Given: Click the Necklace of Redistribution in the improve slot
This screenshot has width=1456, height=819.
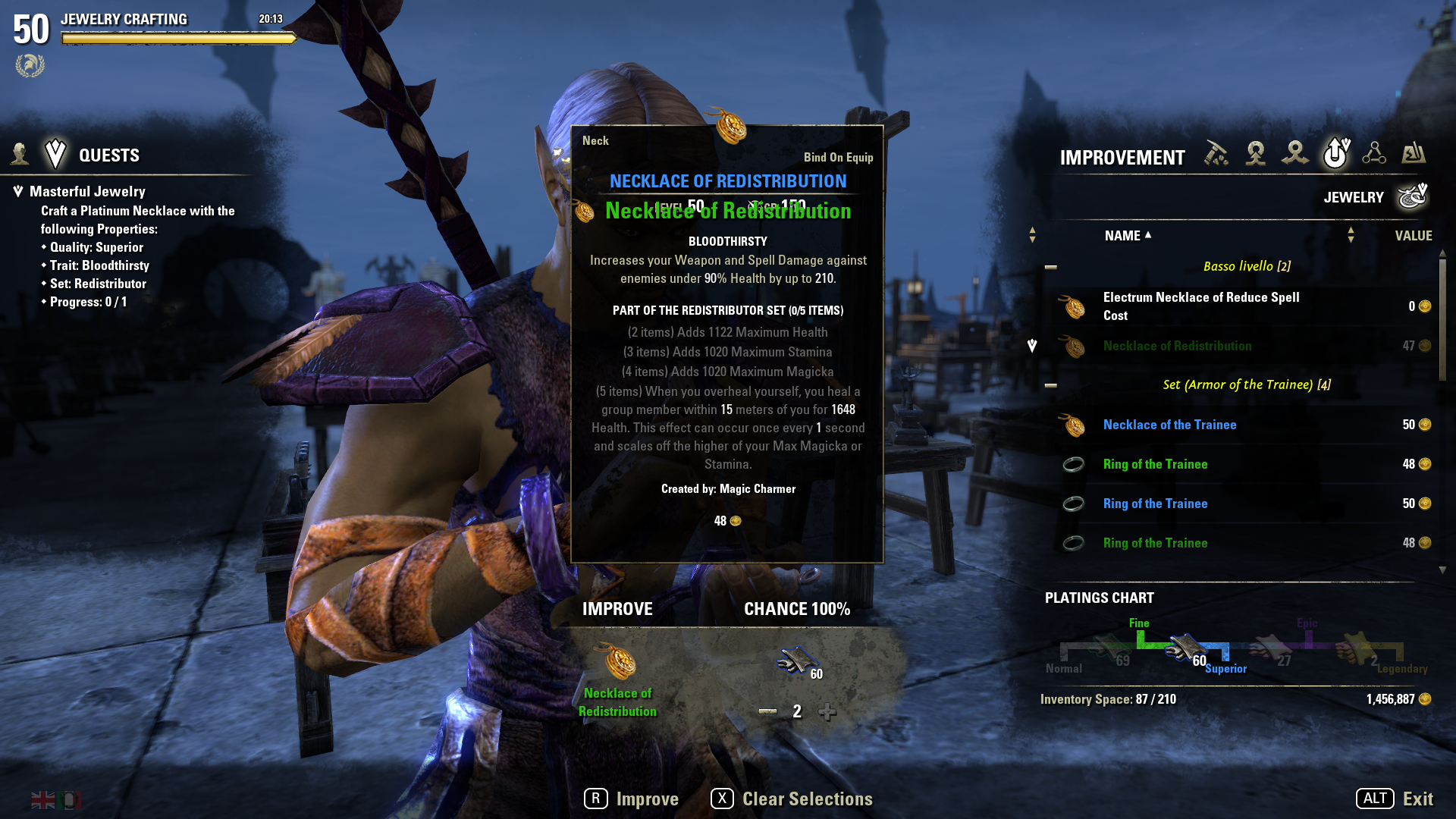Looking at the screenshot, I should pos(620,662).
